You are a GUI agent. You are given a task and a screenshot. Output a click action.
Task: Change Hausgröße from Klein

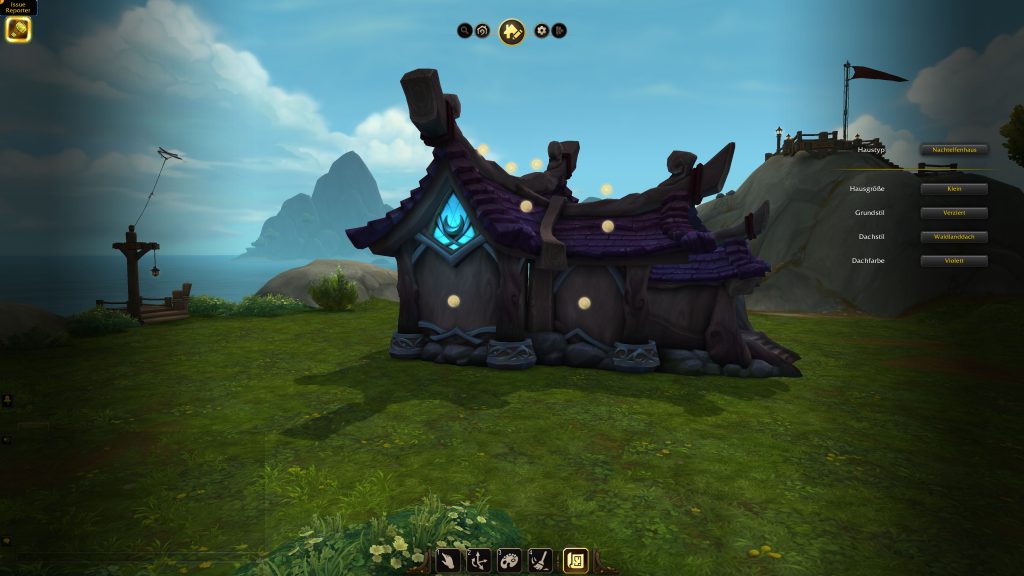(954, 189)
